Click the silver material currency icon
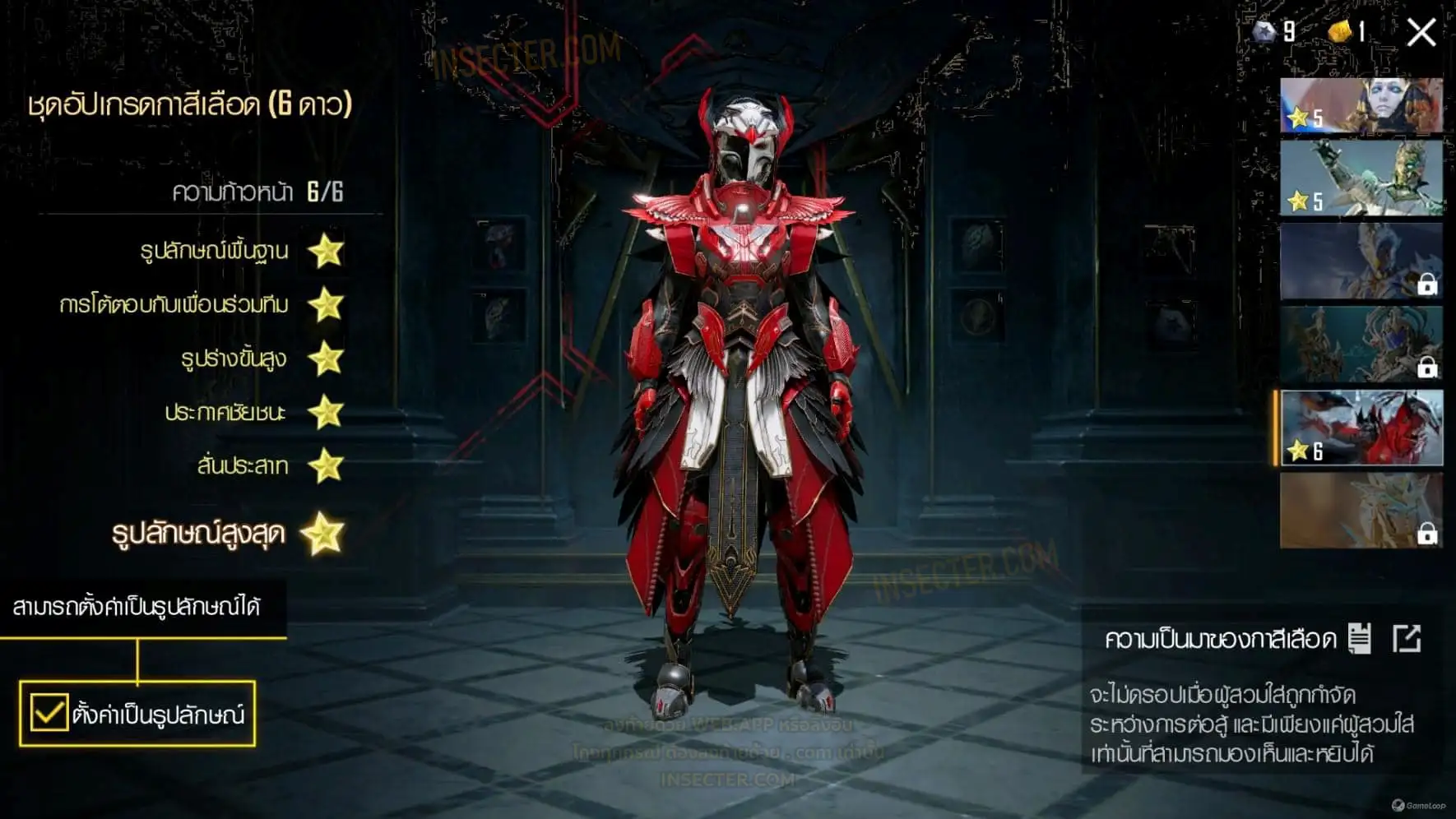Screen dimensions: 1456x819 coord(1264,32)
